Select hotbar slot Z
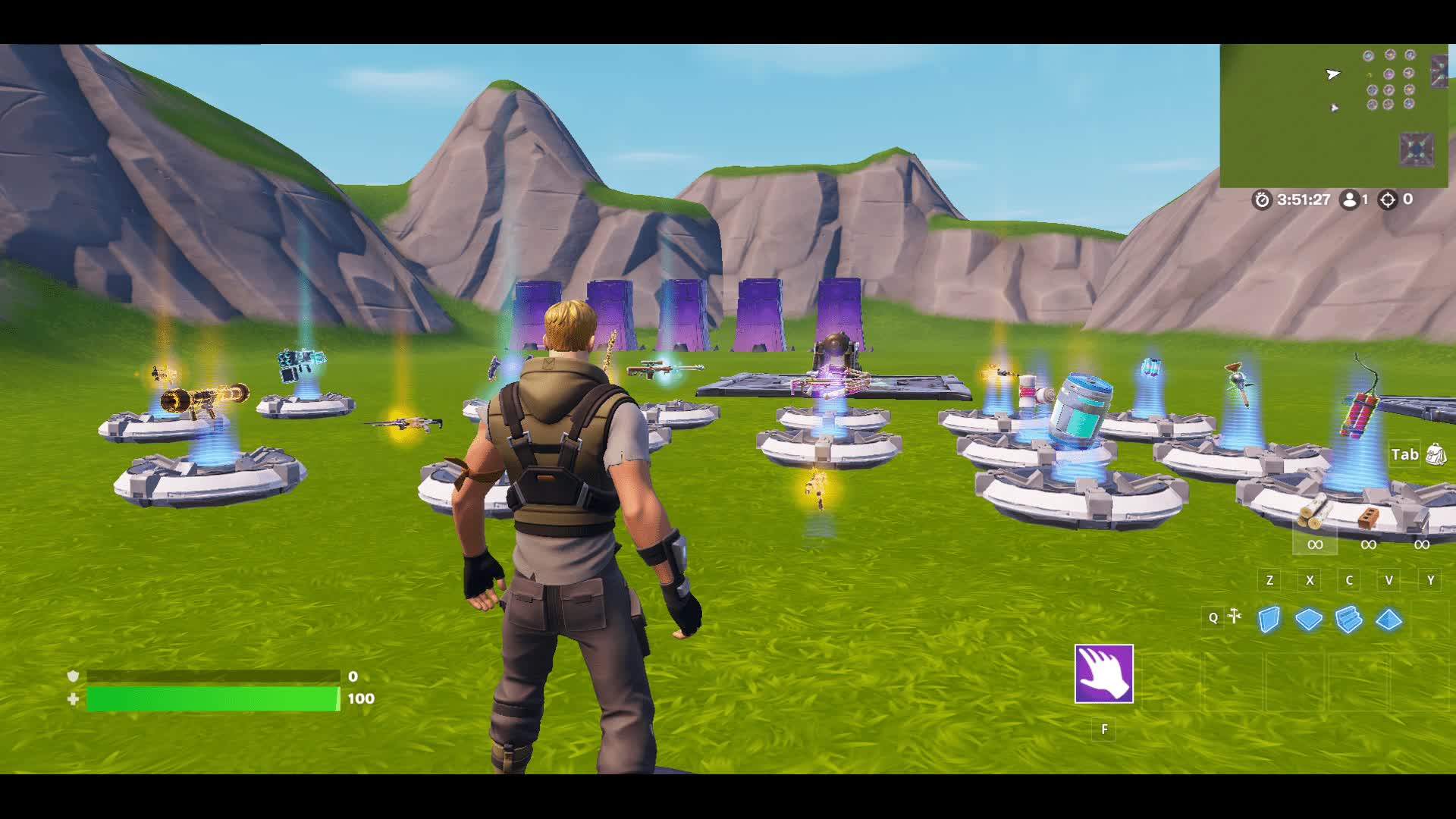 (x=1269, y=580)
